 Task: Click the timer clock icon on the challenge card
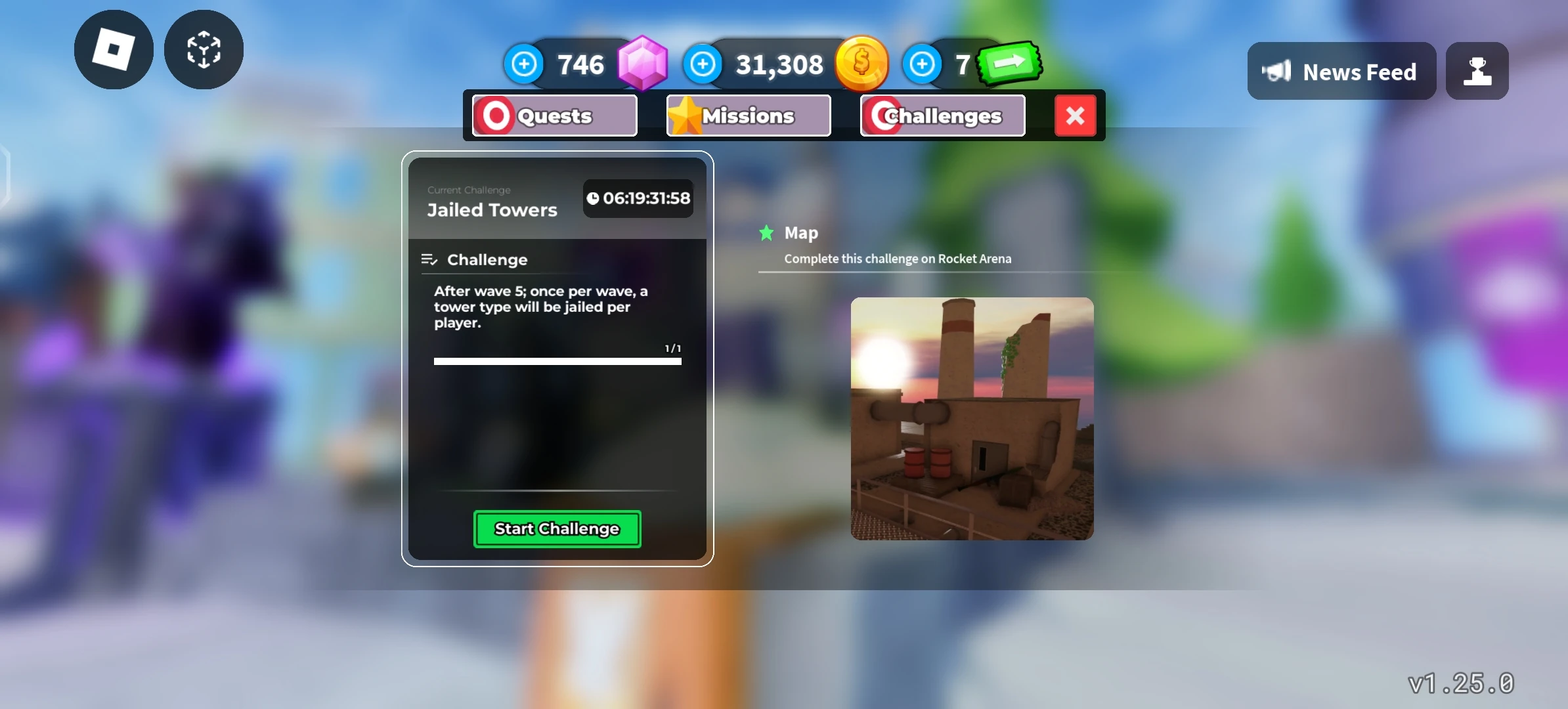coord(594,198)
